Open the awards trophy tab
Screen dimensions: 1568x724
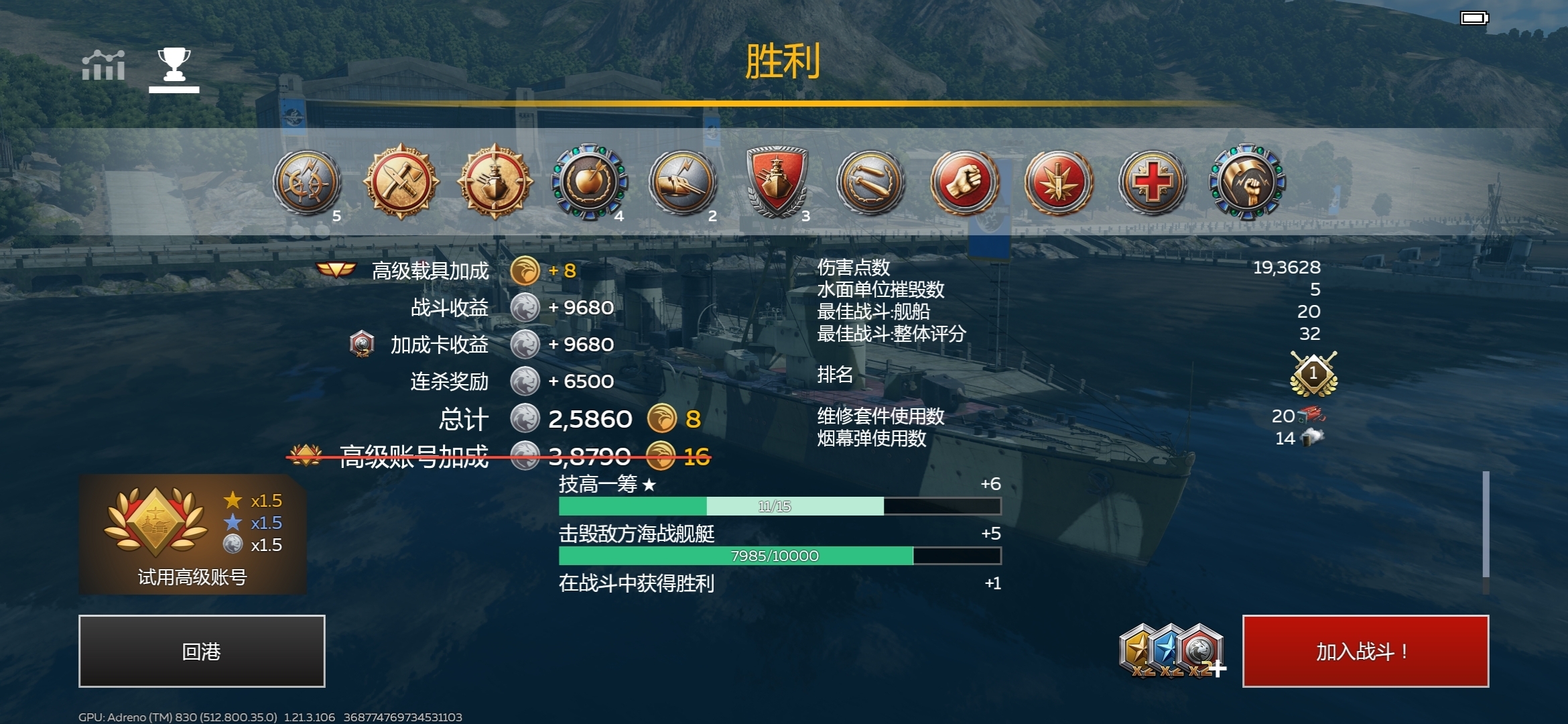click(x=173, y=64)
